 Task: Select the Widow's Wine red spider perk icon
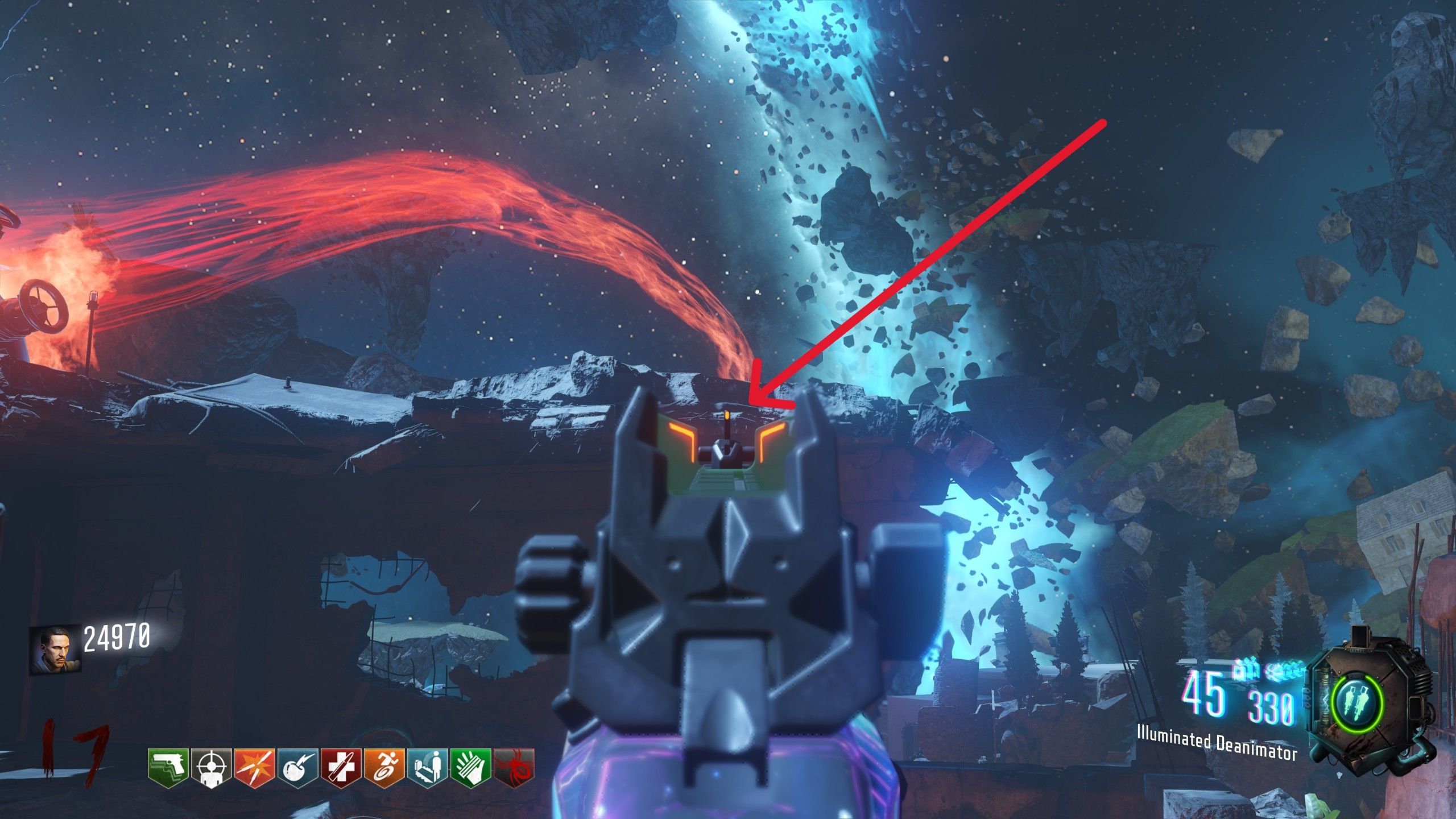point(514,768)
